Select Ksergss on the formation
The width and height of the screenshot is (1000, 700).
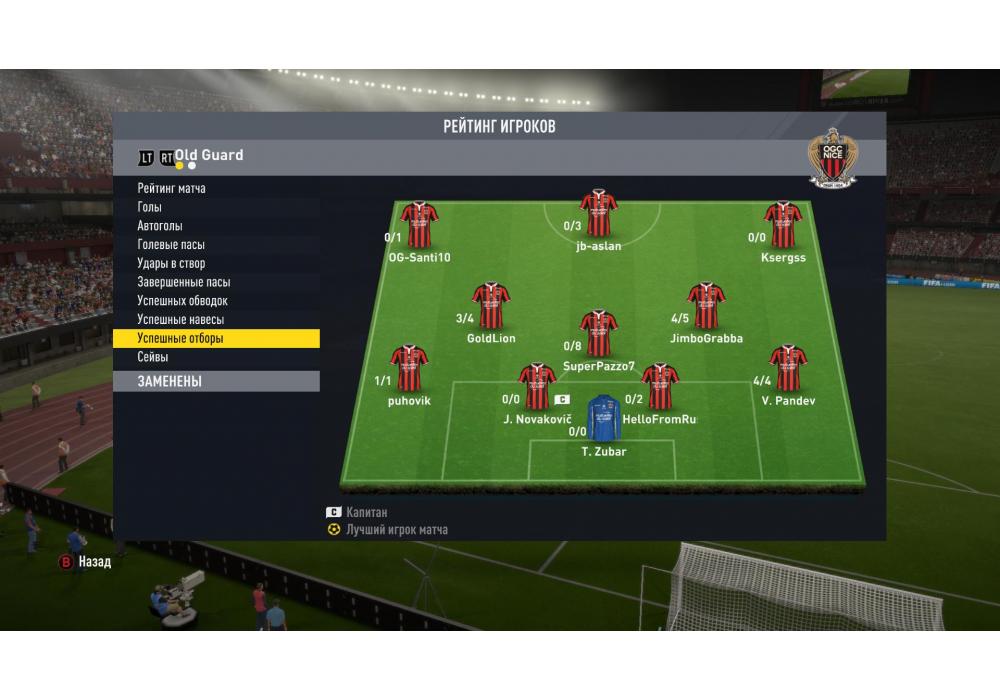[783, 225]
